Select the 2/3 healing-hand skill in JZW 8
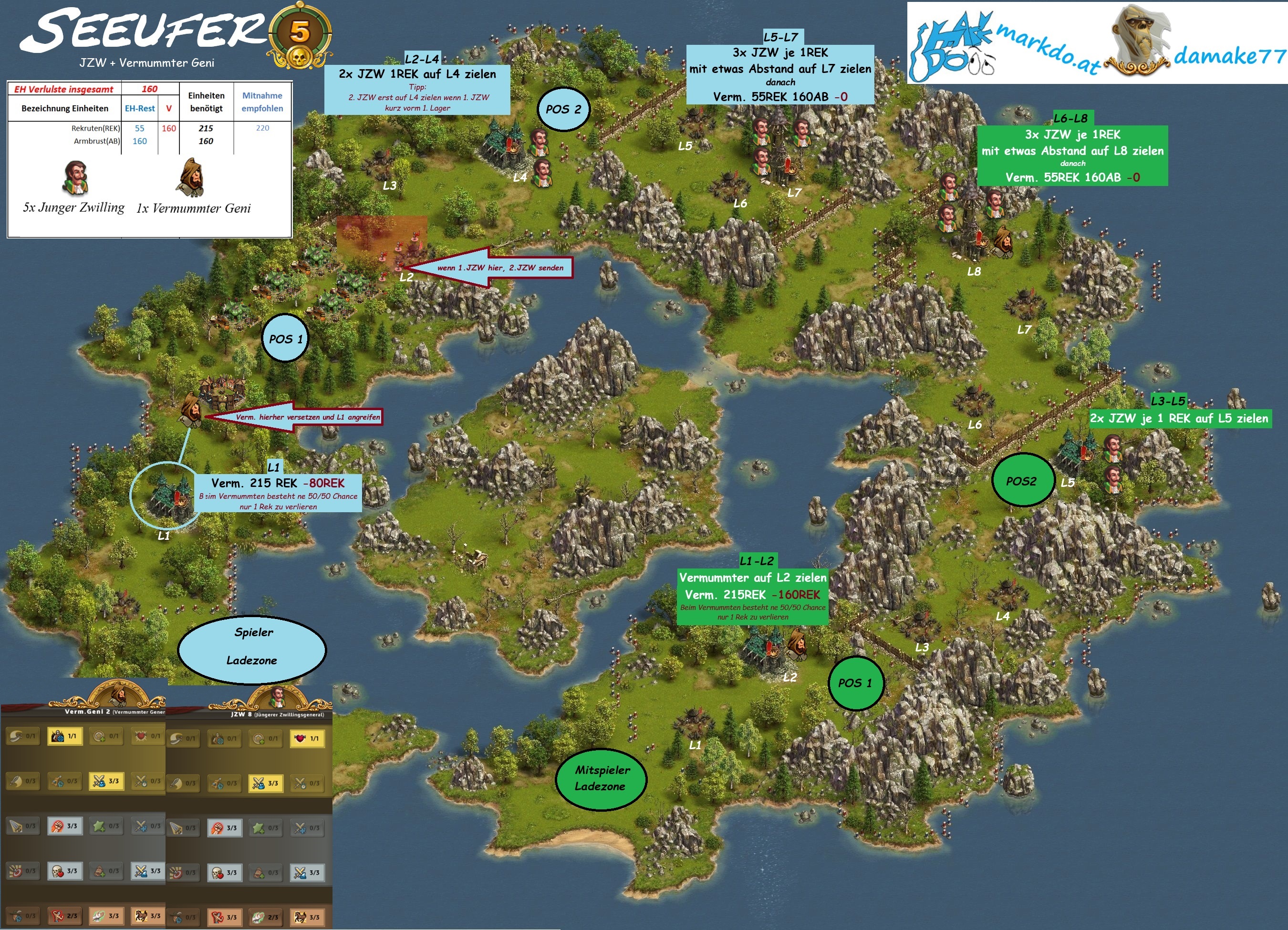The image size is (1288, 930). (x=265, y=917)
